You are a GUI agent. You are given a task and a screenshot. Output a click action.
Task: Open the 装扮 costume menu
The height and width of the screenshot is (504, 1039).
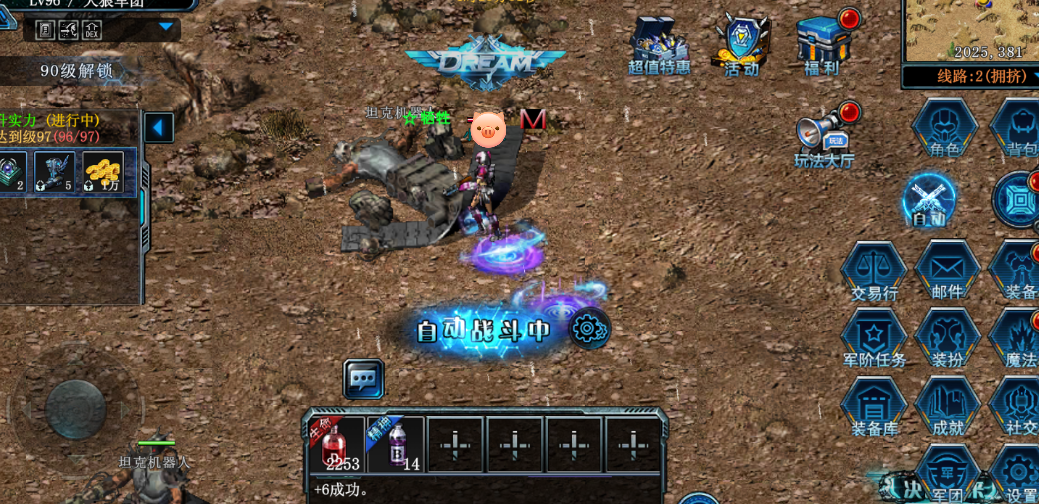coord(947,339)
